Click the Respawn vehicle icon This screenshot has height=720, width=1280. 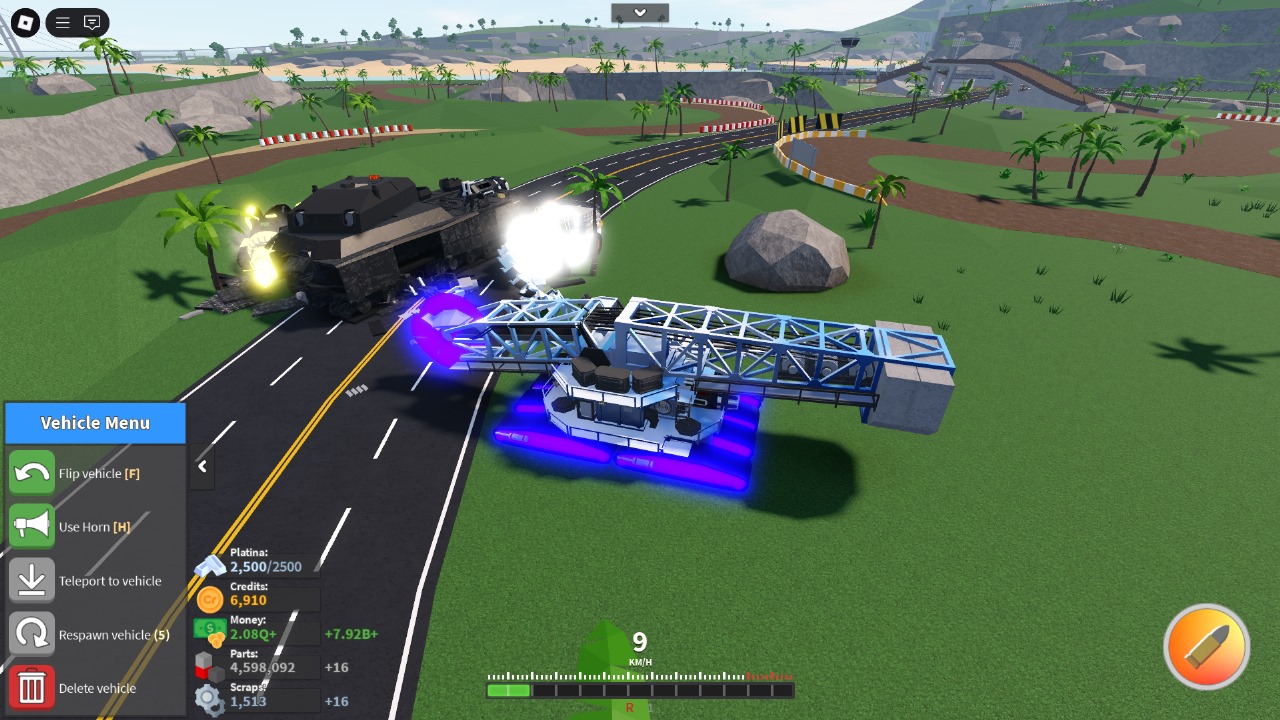(31, 634)
